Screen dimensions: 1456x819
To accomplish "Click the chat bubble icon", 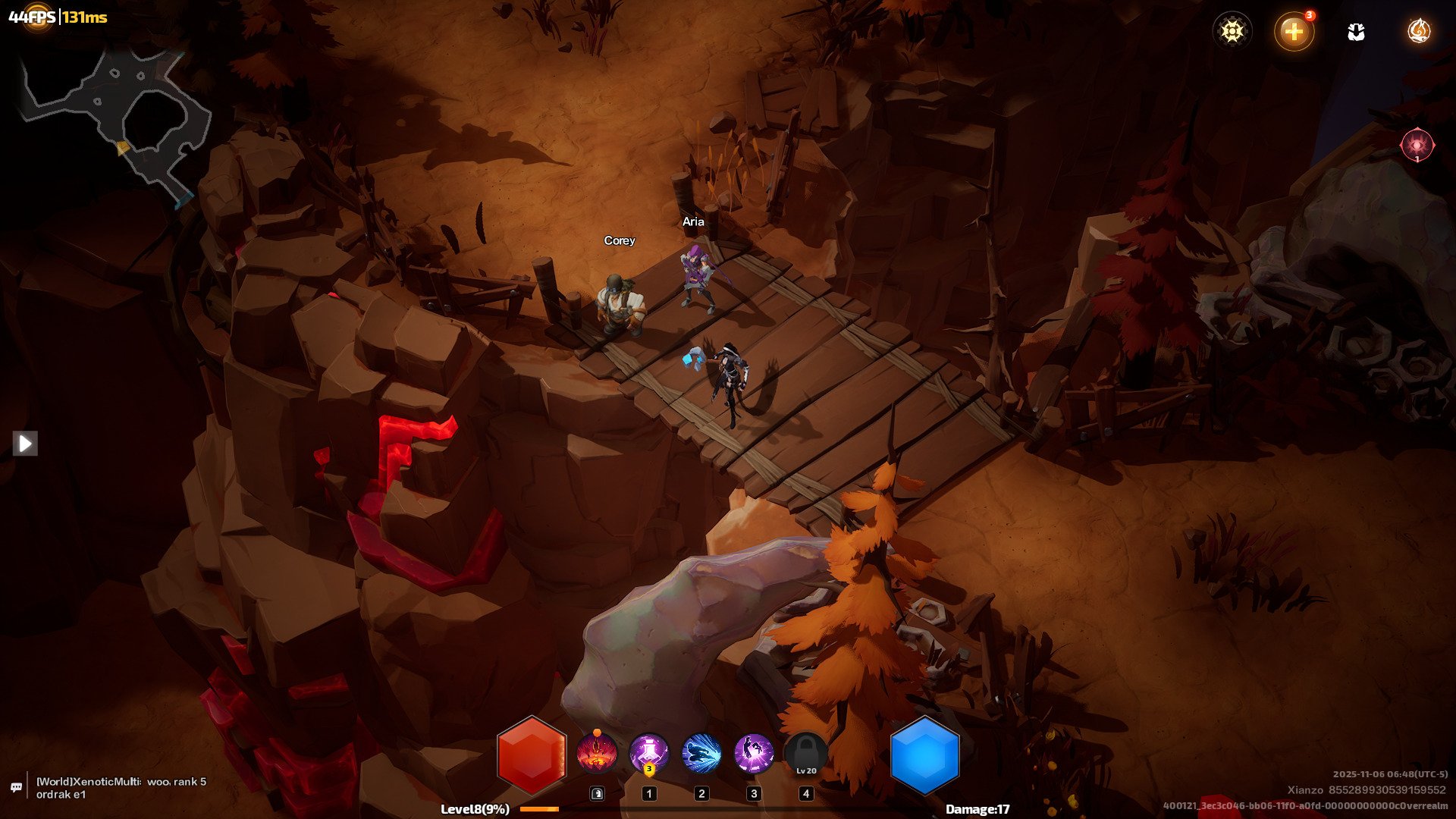I will click(x=17, y=788).
